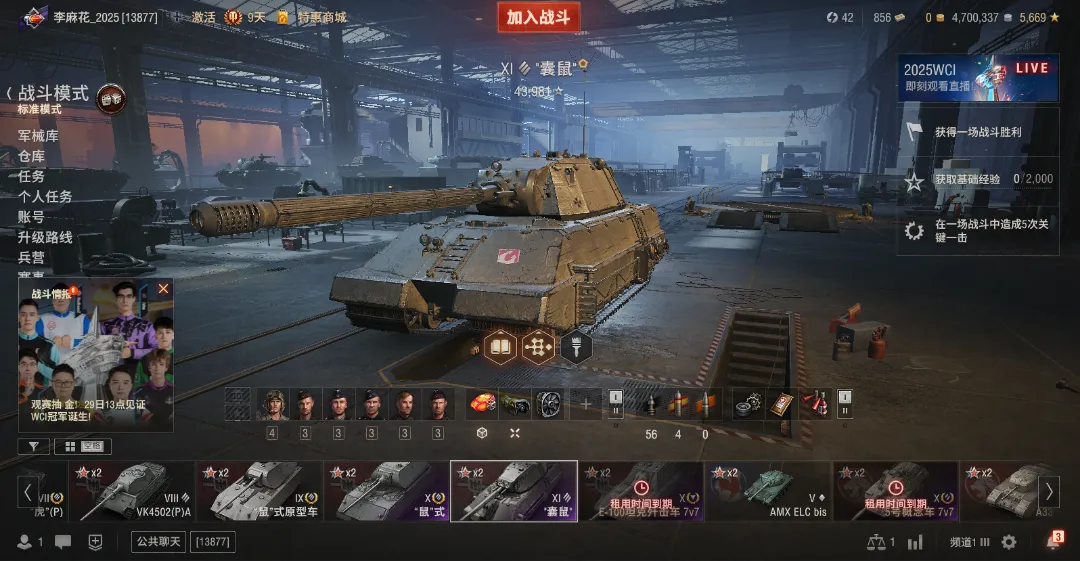This screenshot has height=561, width=1080.
Task: Open the tank carousel filter
Action: (33, 447)
